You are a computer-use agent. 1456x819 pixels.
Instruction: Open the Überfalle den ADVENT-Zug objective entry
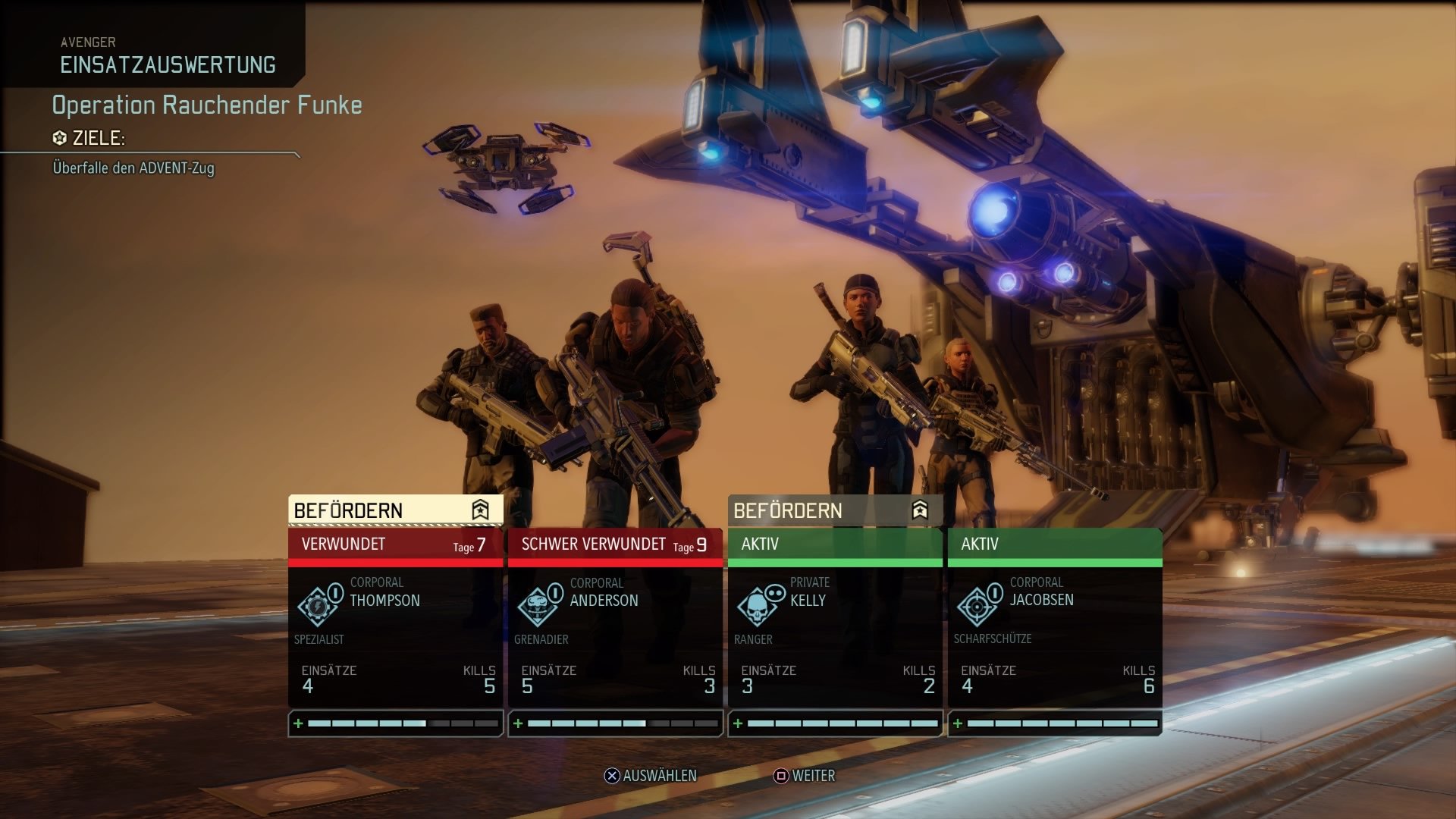coord(134,169)
